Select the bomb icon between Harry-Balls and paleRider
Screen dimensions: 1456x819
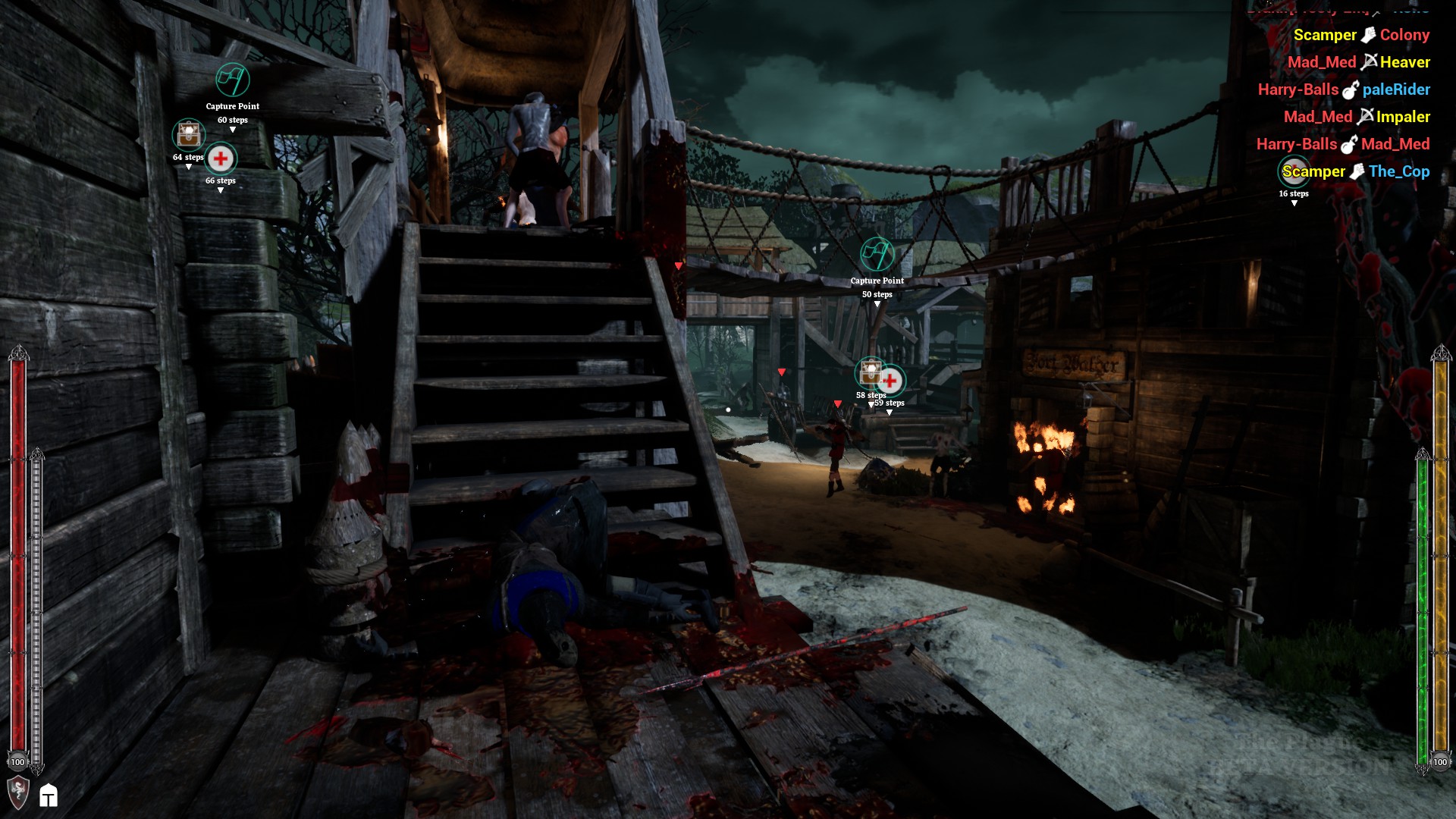[x=1348, y=89]
